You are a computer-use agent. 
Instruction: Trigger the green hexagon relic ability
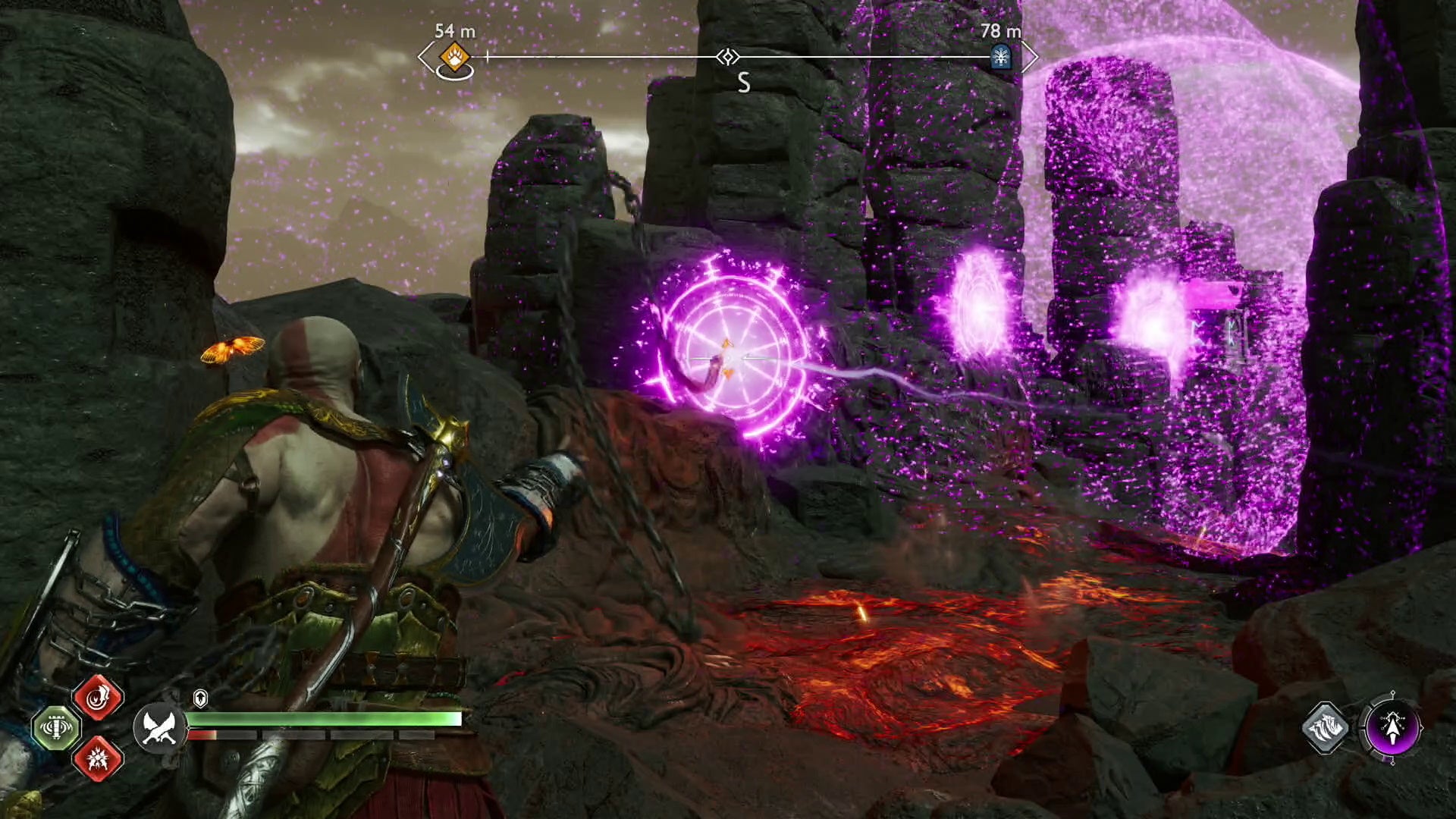(57, 727)
